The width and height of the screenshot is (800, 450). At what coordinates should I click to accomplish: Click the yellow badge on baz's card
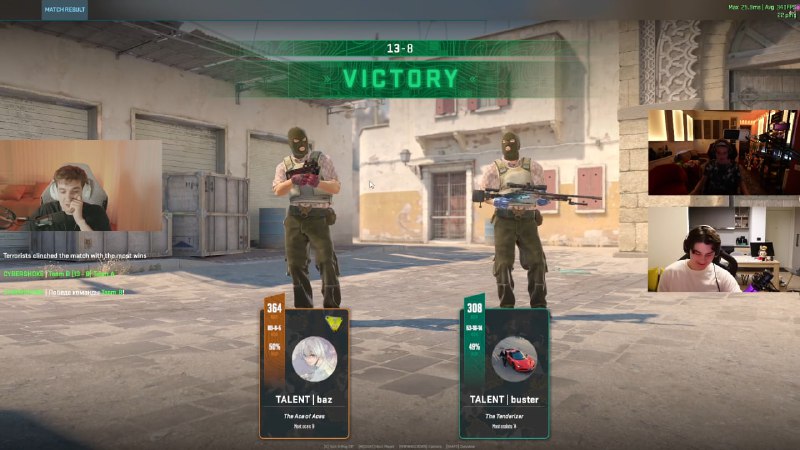tap(333, 322)
